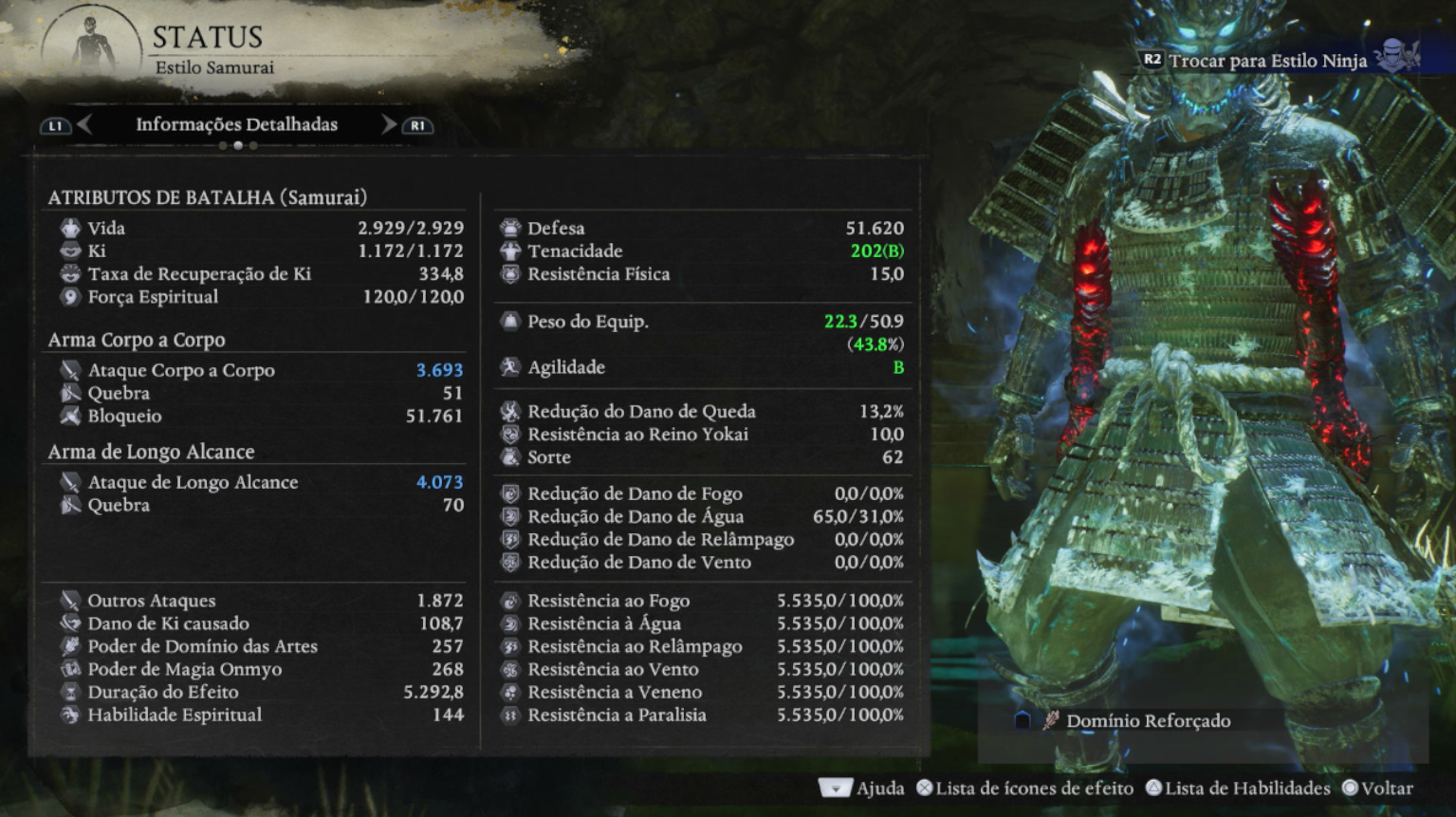Select Redução de Dano de Água row
Screen dimensions: 1456x817
click(x=702, y=516)
